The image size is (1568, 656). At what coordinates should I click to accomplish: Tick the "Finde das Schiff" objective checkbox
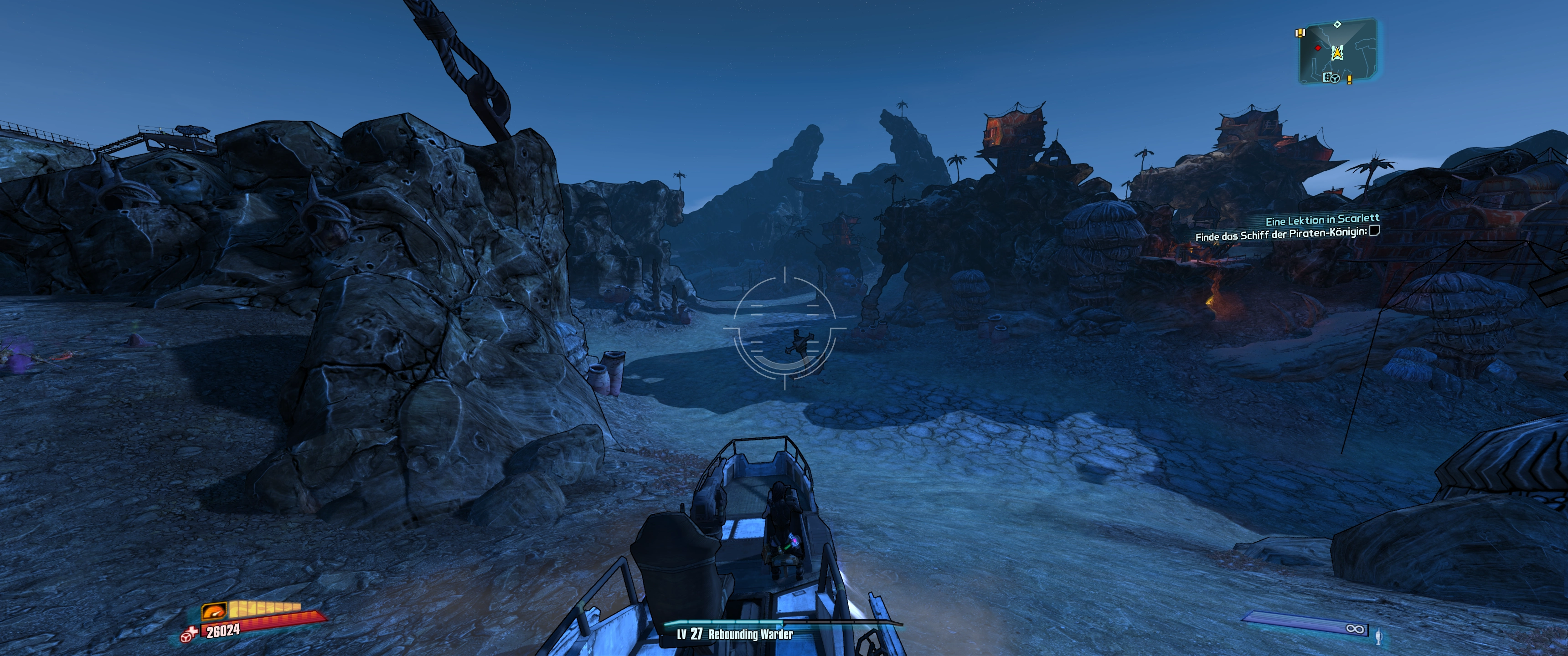pyautogui.click(x=1374, y=231)
